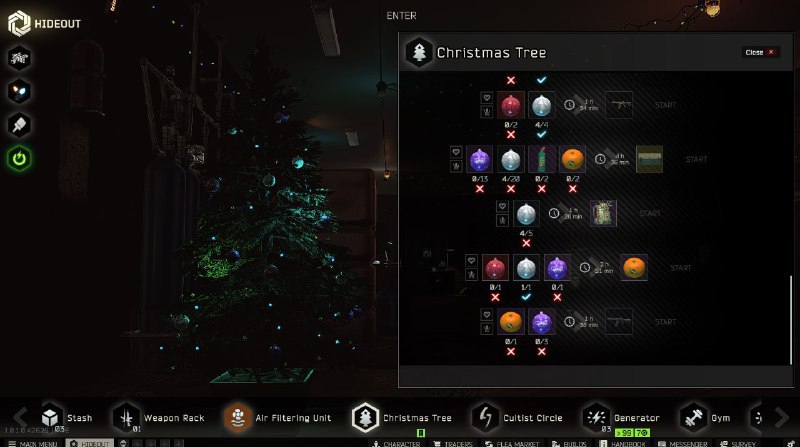Select the green firecracker ingredient slot
The image size is (800, 447).
541,159
